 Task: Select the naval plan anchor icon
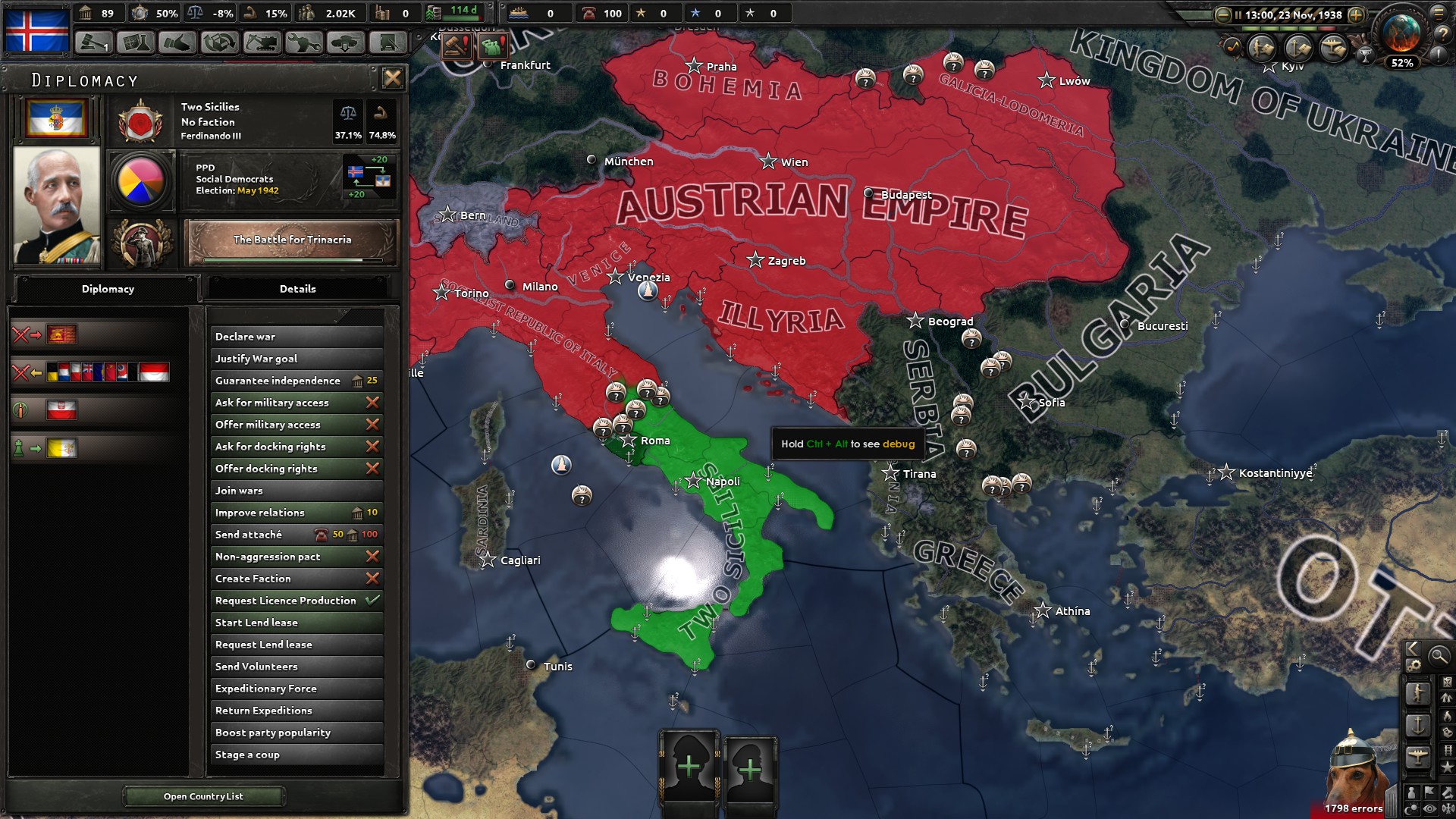click(x=1418, y=725)
